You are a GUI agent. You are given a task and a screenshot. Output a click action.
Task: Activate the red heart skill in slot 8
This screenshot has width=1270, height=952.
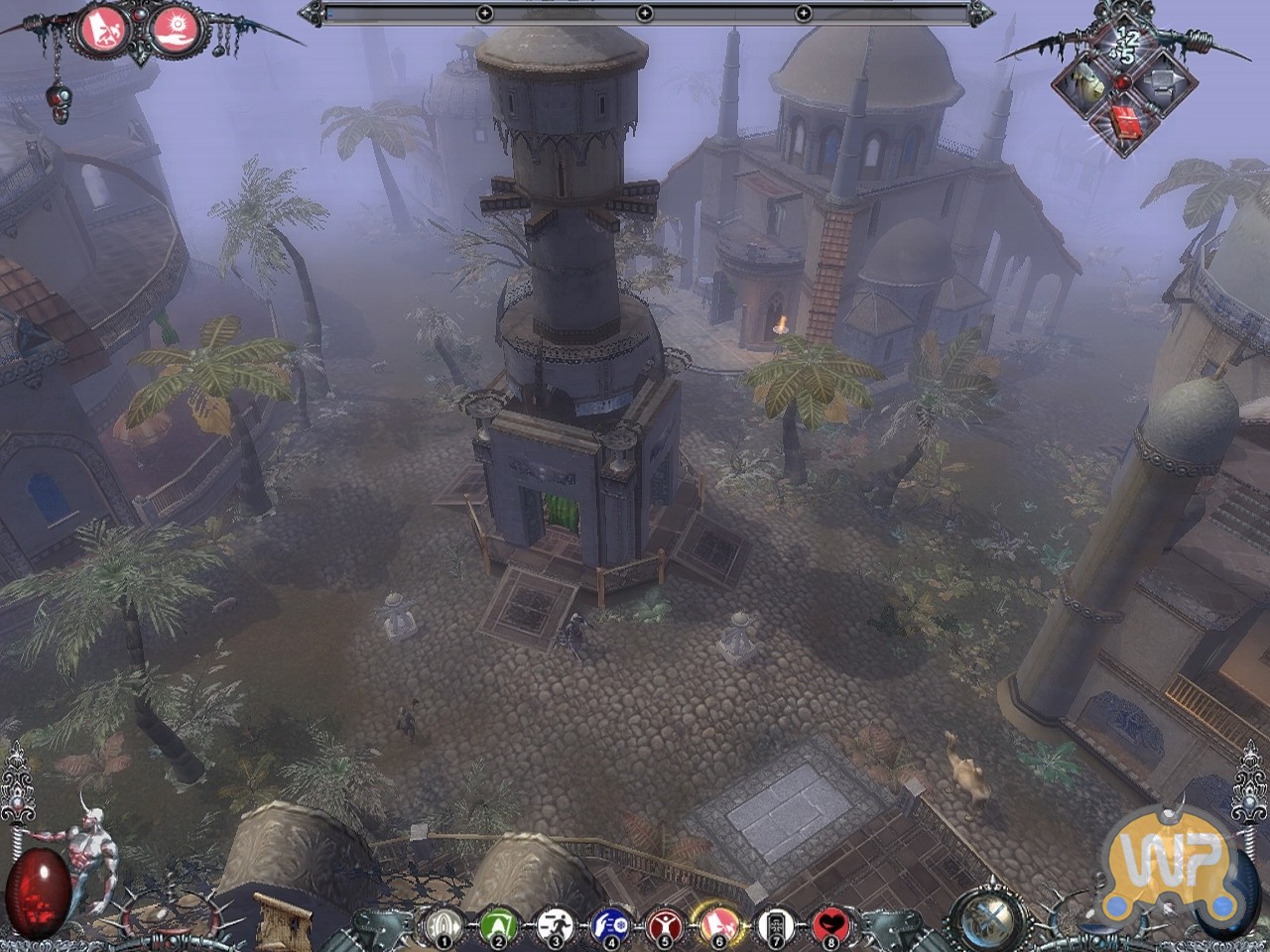click(829, 926)
